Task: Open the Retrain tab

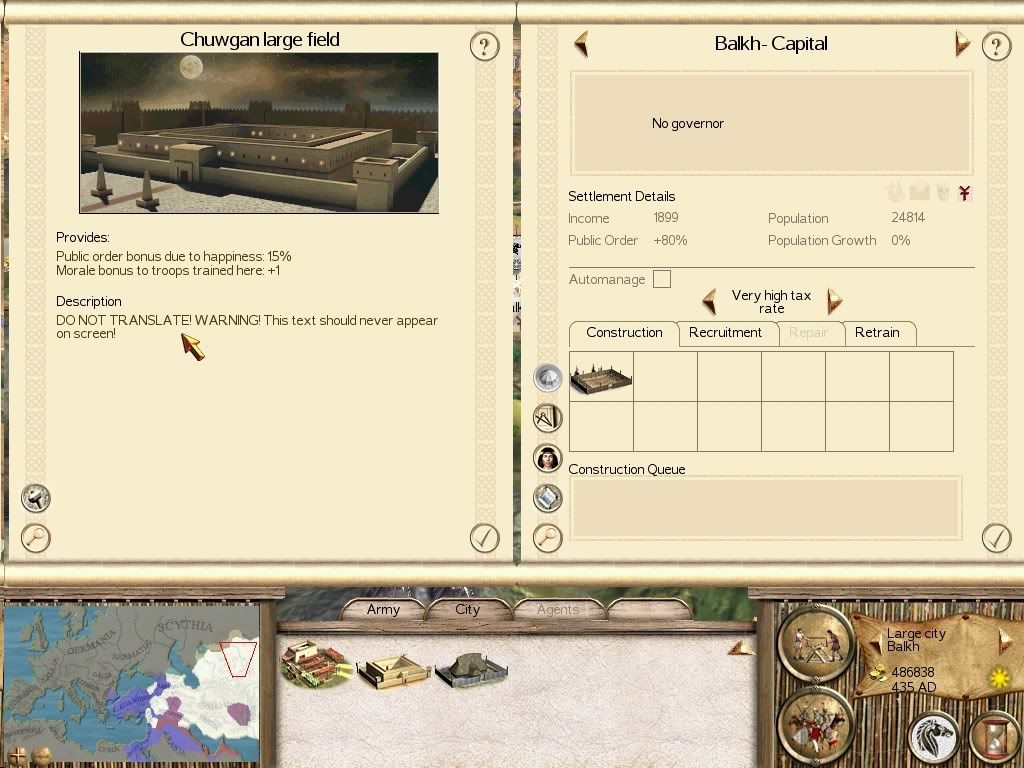Action: coord(877,333)
